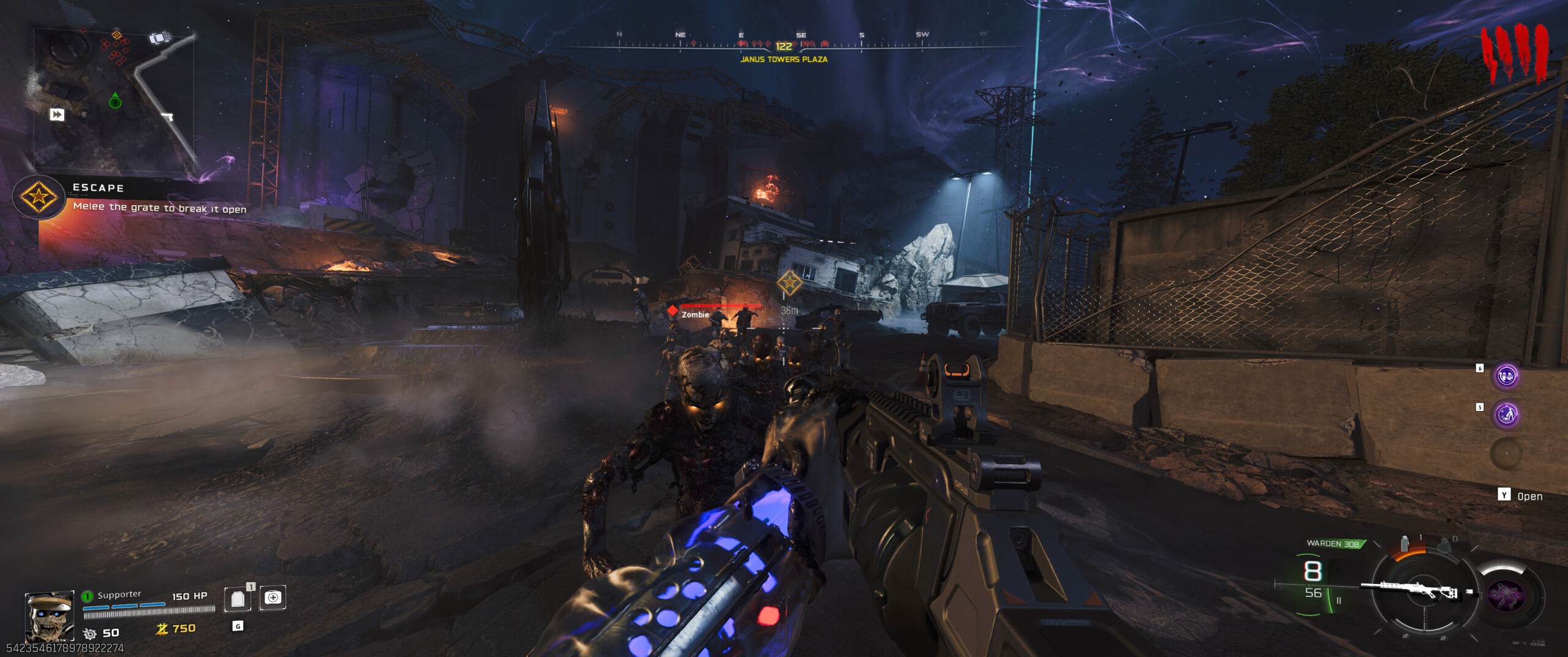Screen dimensions: 1568x657
Task: Select the tactical grenade canister icon
Action: pyautogui.click(x=1404, y=544)
